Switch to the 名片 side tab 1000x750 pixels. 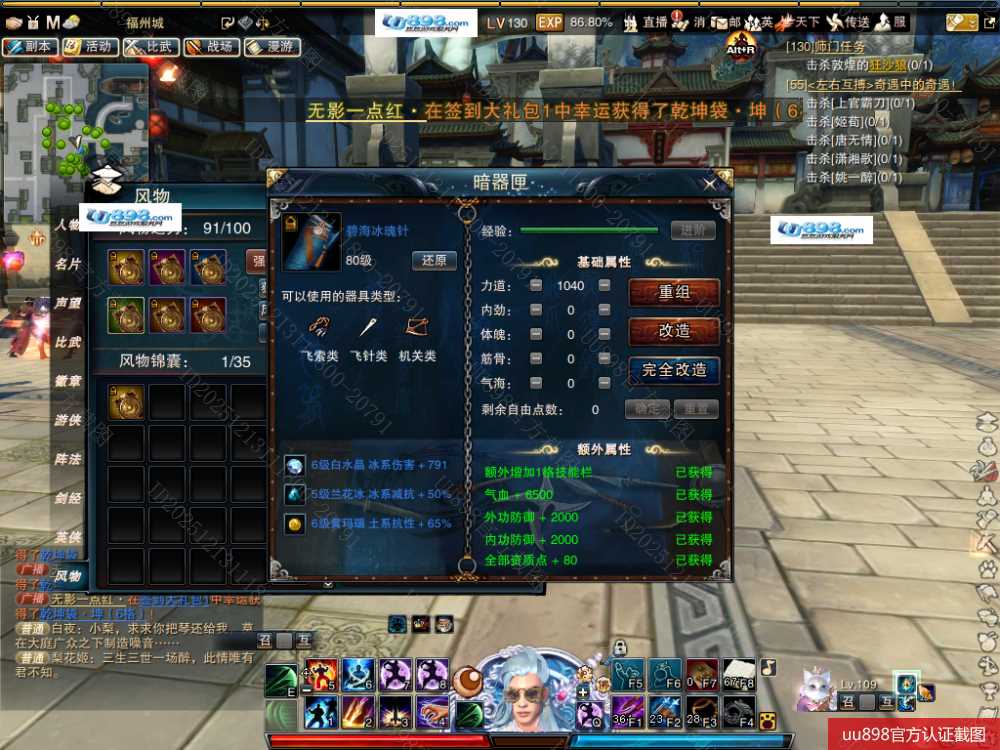click(x=68, y=264)
